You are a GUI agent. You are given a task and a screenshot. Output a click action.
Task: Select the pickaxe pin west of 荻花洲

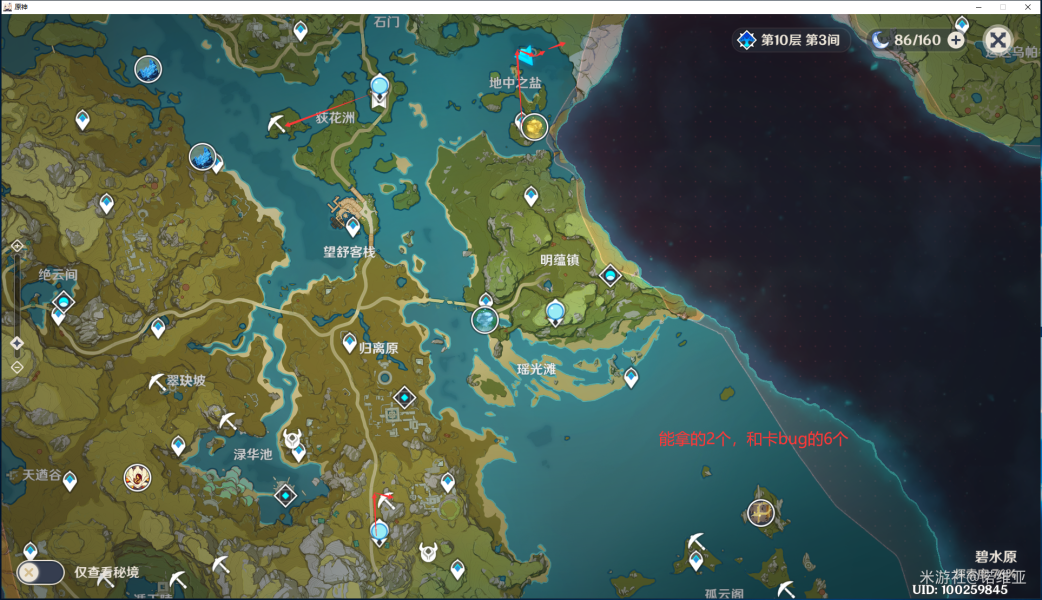[277, 124]
